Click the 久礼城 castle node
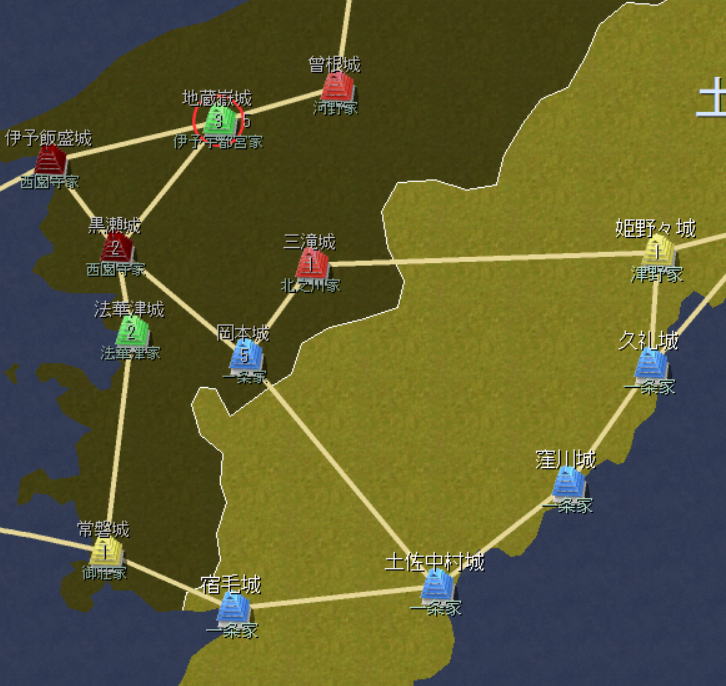 point(651,364)
